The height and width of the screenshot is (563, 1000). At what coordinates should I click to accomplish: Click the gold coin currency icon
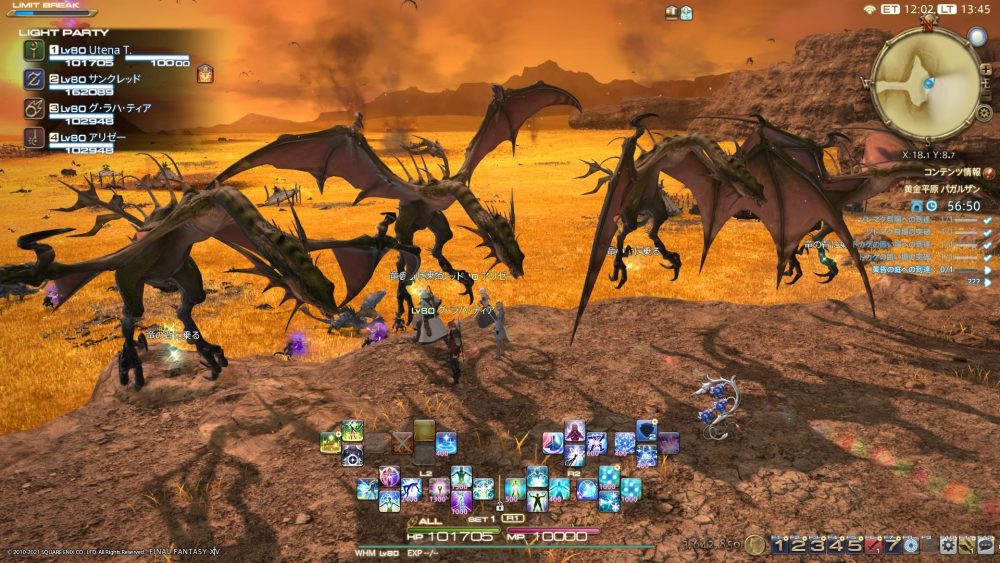[755, 546]
